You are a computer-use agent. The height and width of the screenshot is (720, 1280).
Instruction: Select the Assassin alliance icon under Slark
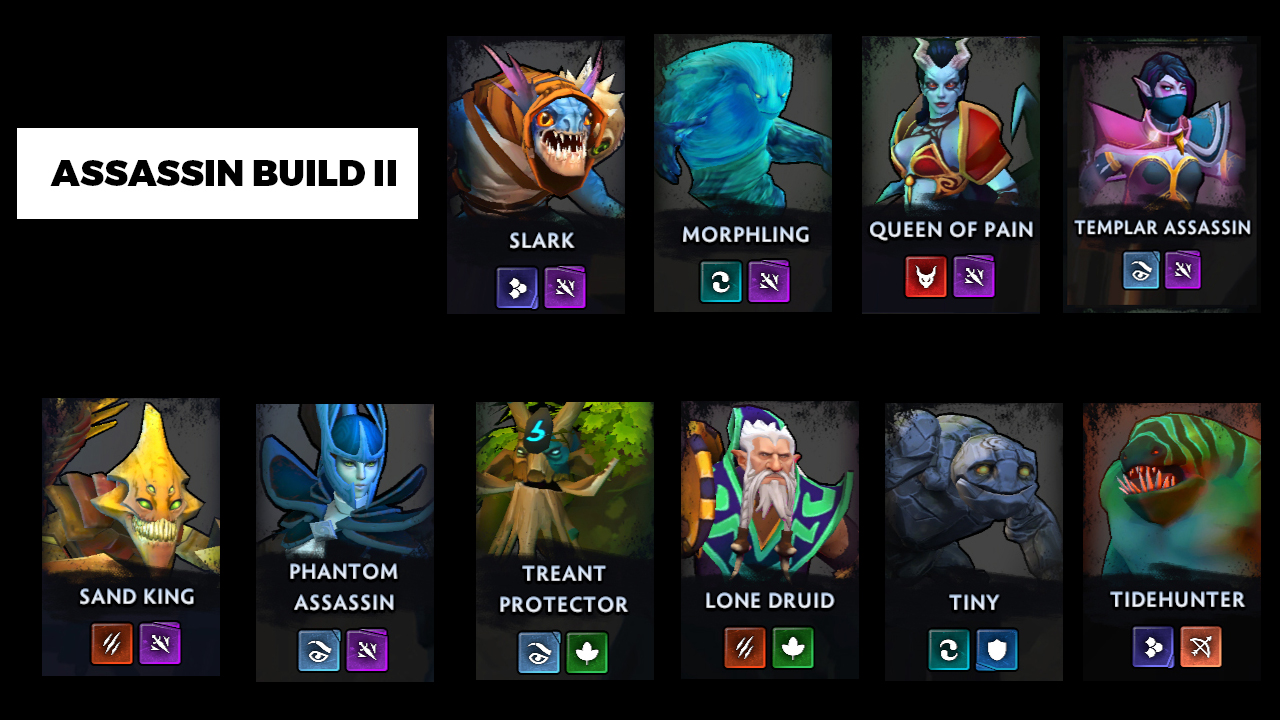565,286
